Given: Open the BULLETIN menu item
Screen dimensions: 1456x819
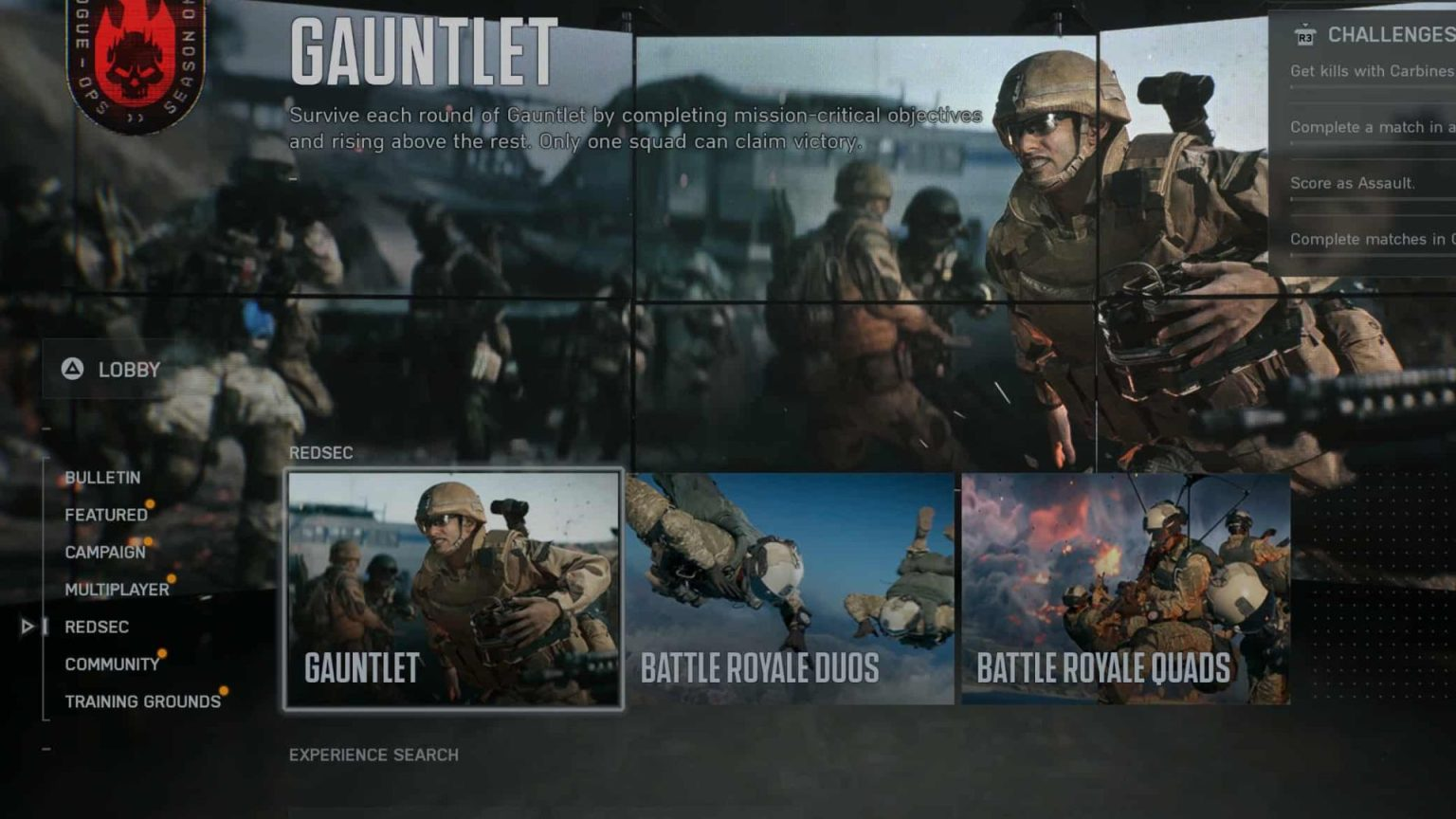Looking at the screenshot, I should pos(101,478).
